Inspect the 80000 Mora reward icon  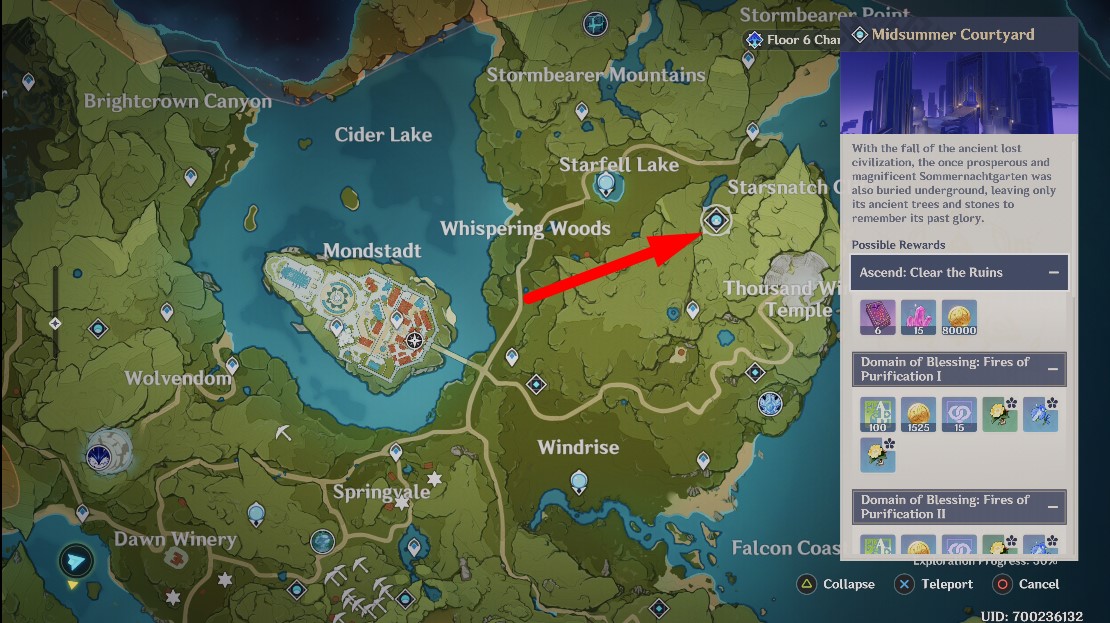958,317
